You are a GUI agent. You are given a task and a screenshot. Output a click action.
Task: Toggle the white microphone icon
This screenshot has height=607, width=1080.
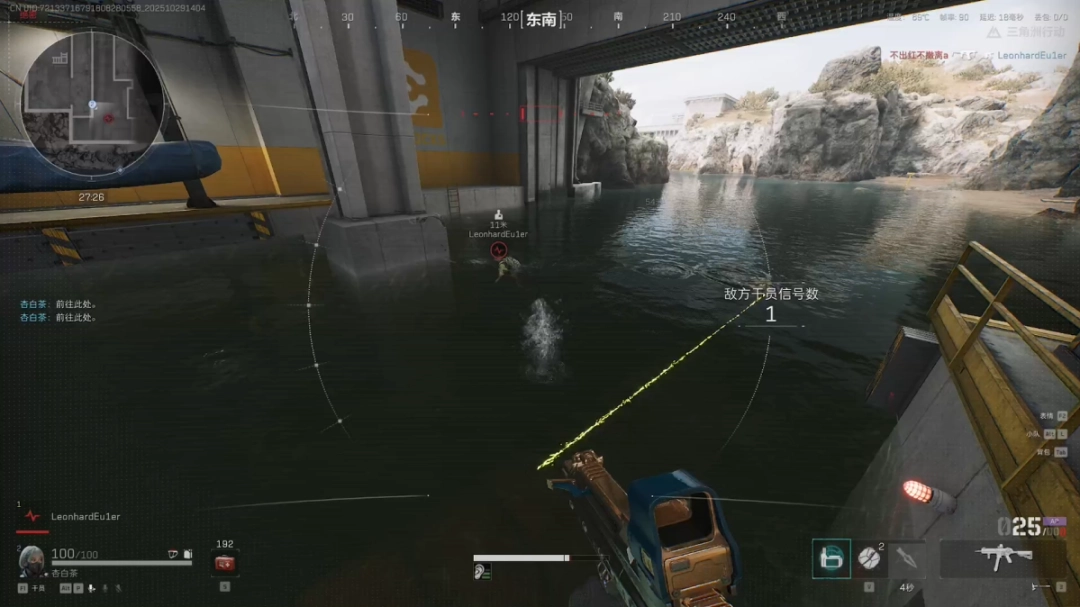91,588
